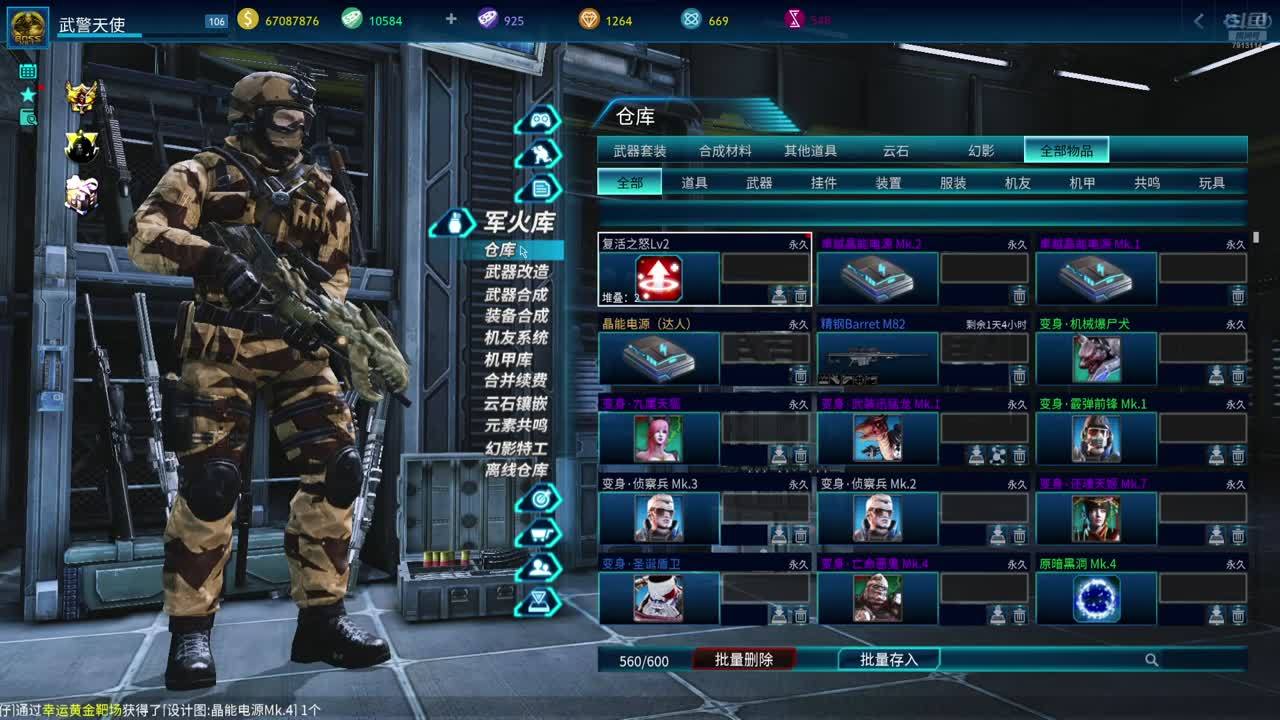Filter the warehouse by 武器
Screen dimensions: 1280x720
tap(759, 183)
